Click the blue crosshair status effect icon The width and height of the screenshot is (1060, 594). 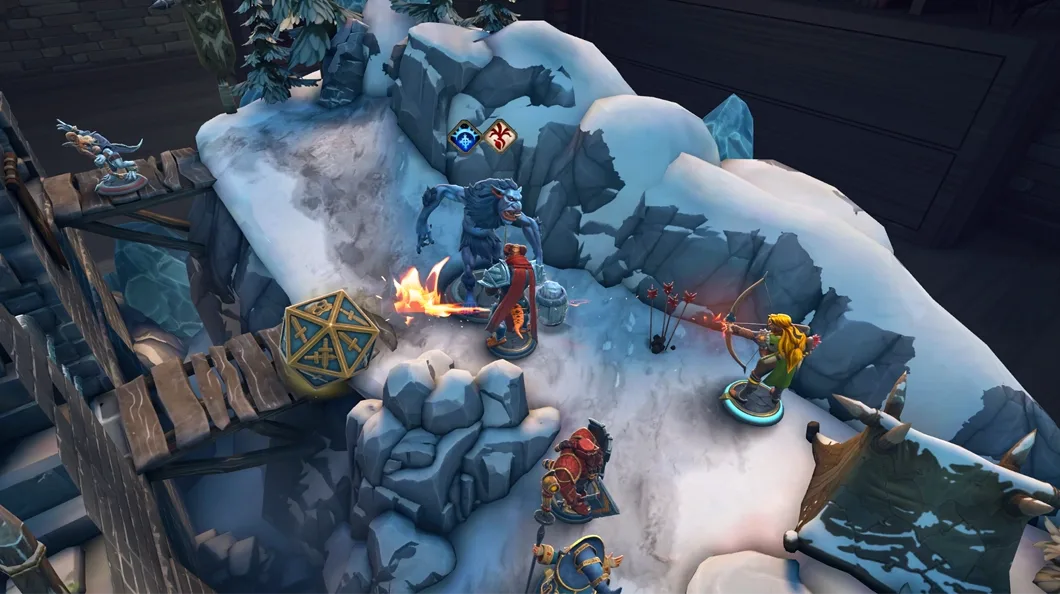(x=465, y=136)
